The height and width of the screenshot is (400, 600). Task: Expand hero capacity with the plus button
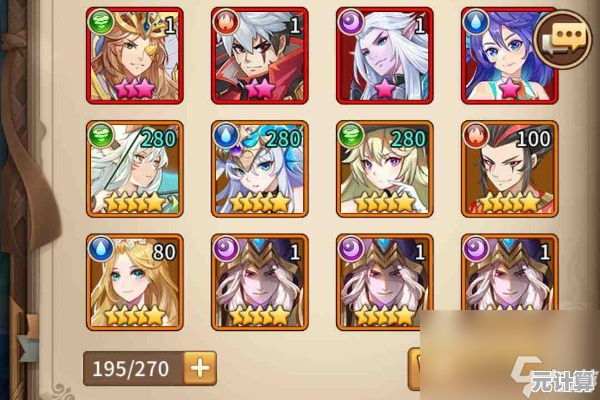pyautogui.click(x=201, y=367)
